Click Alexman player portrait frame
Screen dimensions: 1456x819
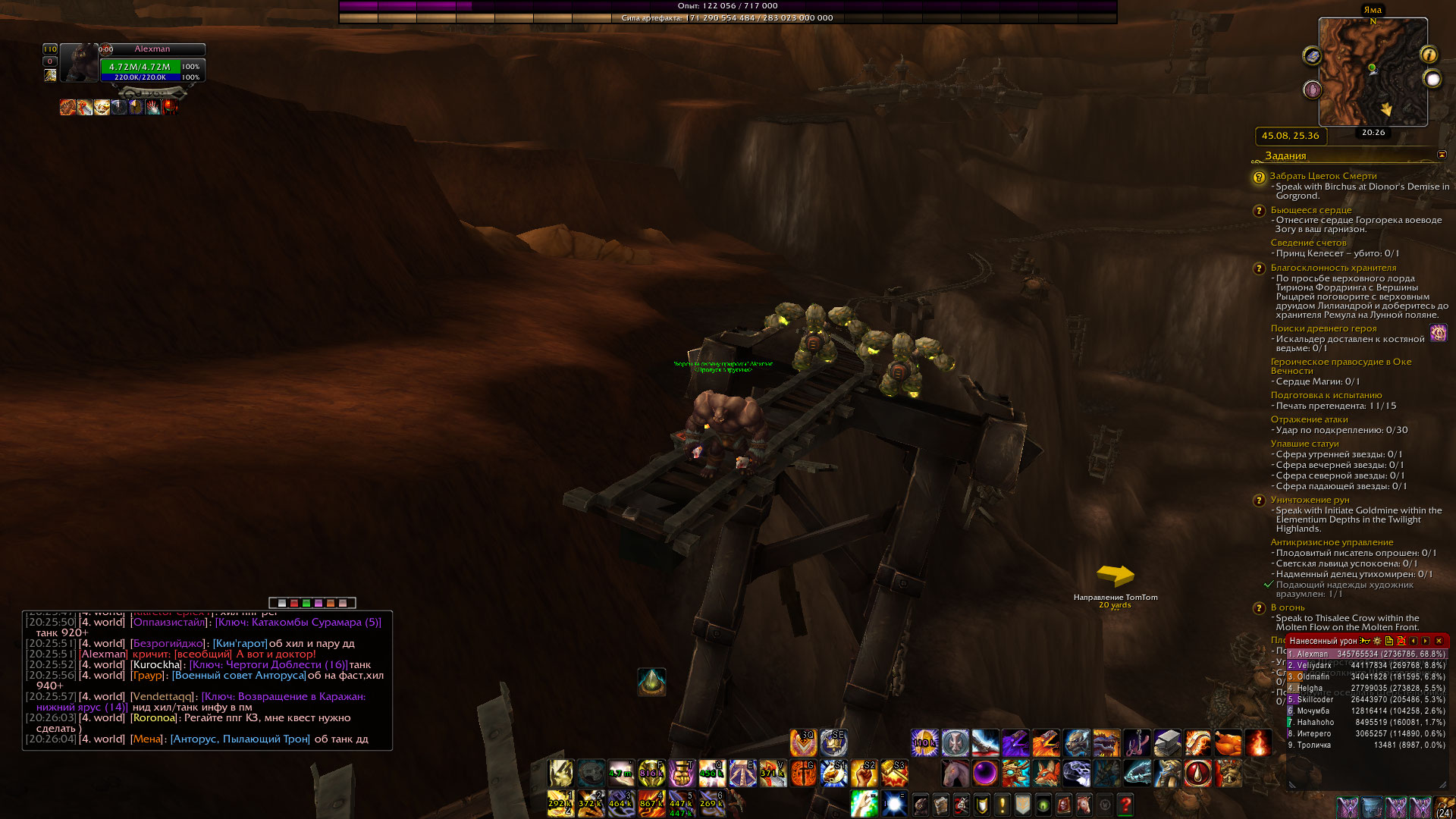pos(80,64)
